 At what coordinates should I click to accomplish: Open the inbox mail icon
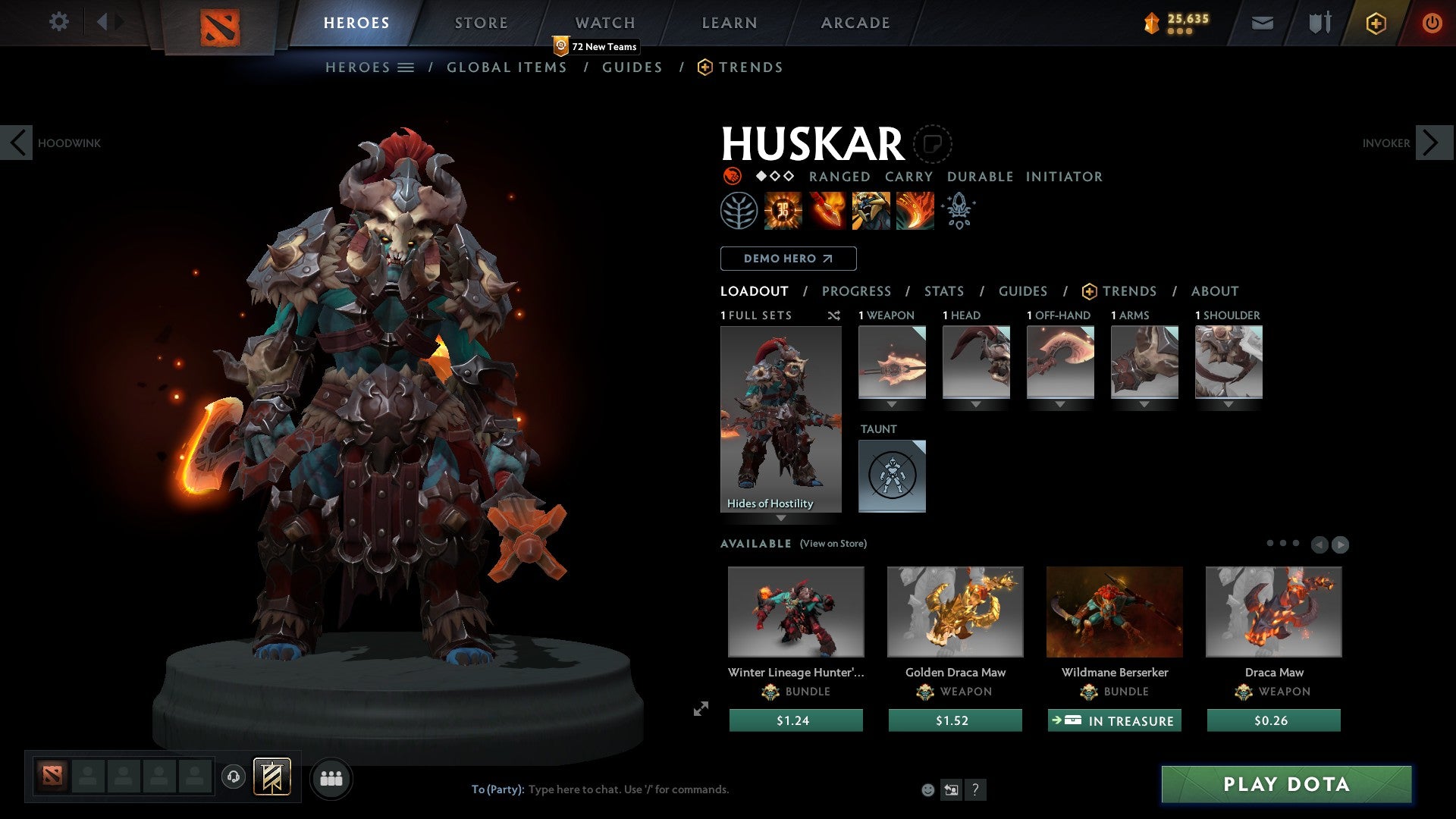pos(1262,23)
